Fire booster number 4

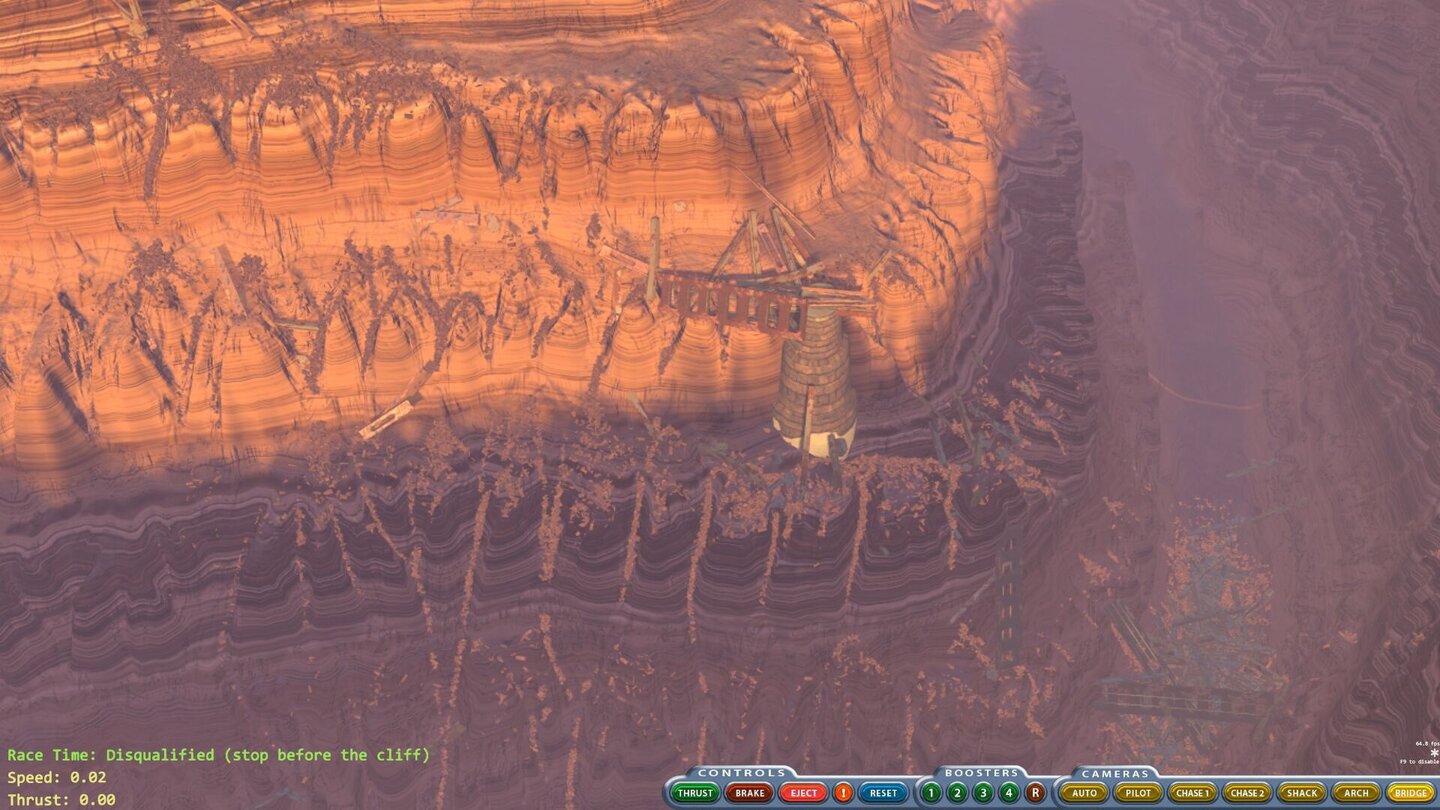[1009, 792]
